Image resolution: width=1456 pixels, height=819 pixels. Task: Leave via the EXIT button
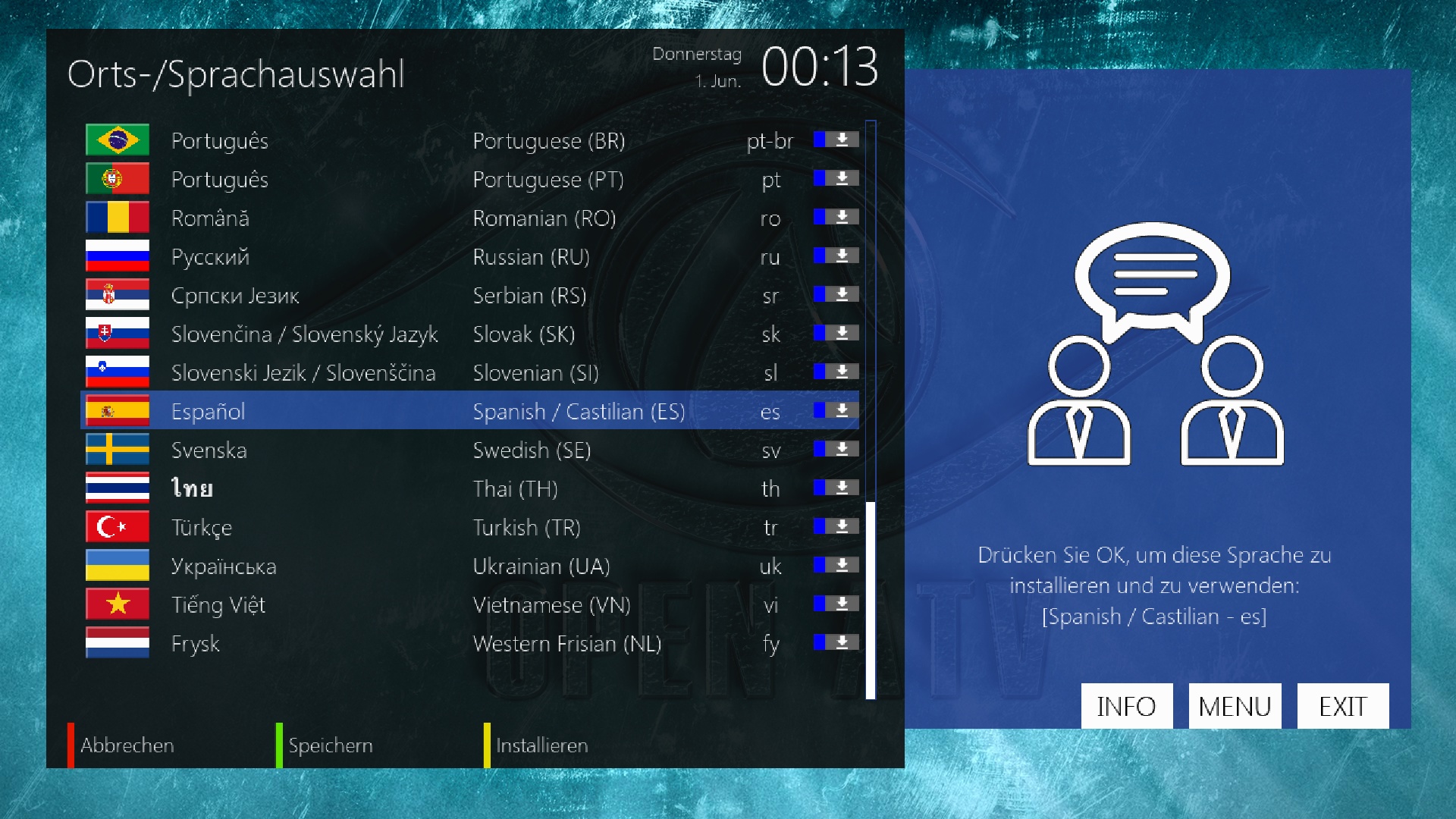tap(1342, 706)
